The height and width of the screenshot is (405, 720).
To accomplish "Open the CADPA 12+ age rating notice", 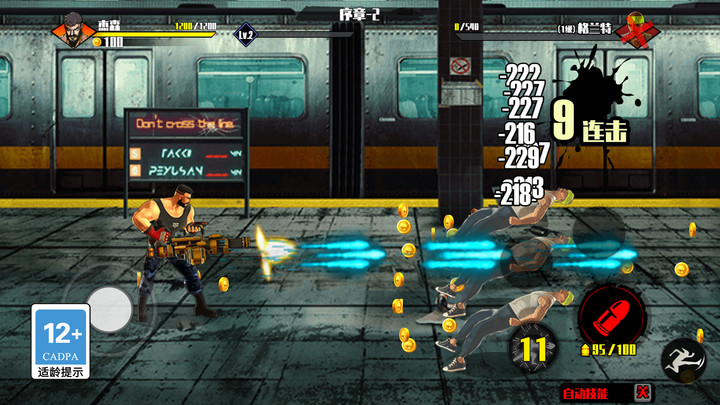I will pyautogui.click(x=59, y=342).
